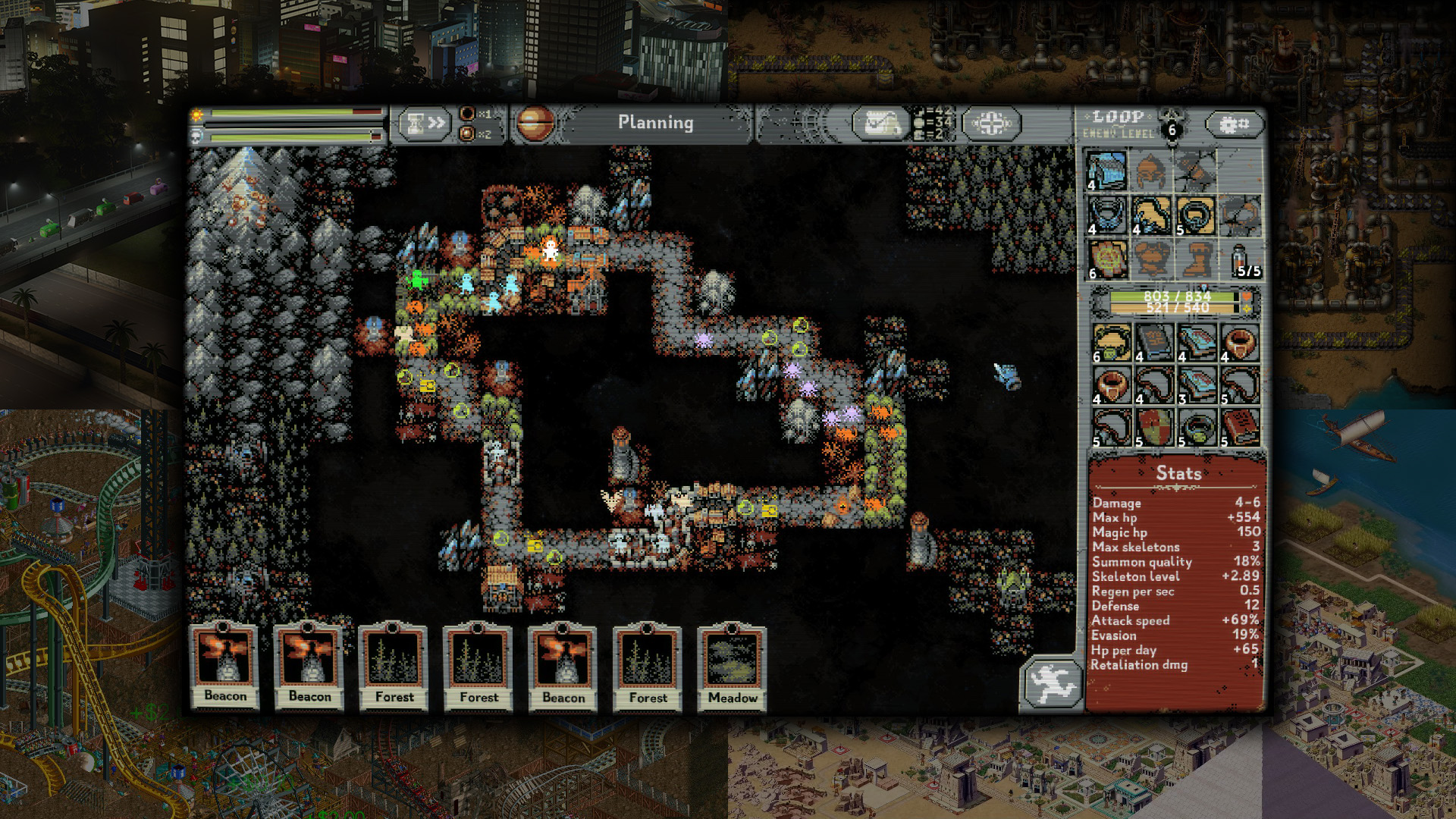Click the running figure retreat button
1456x819 pixels.
click(1051, 684)
